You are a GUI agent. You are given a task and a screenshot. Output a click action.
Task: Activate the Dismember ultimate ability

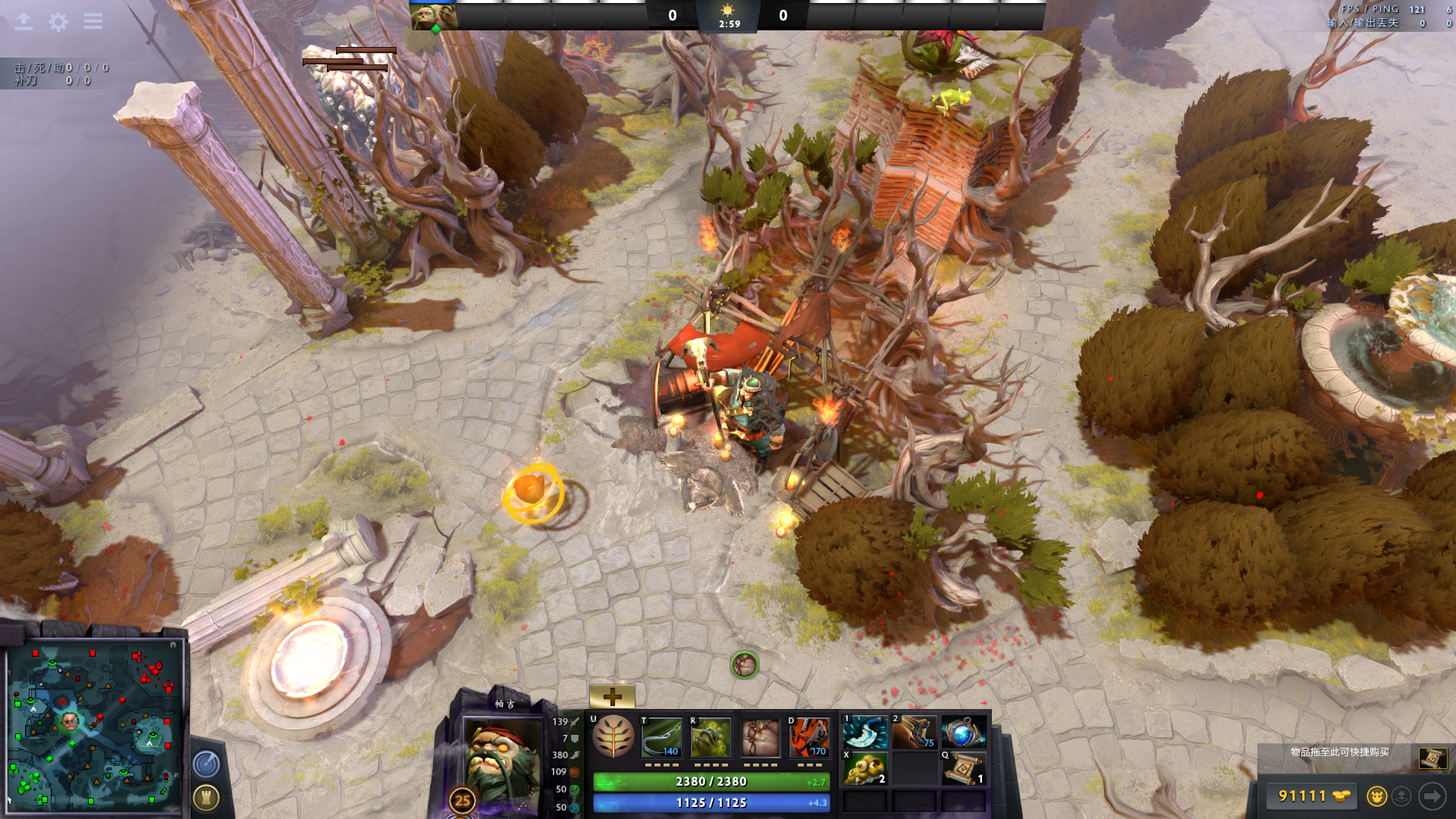pyautogui.click(x=809, y=738)
